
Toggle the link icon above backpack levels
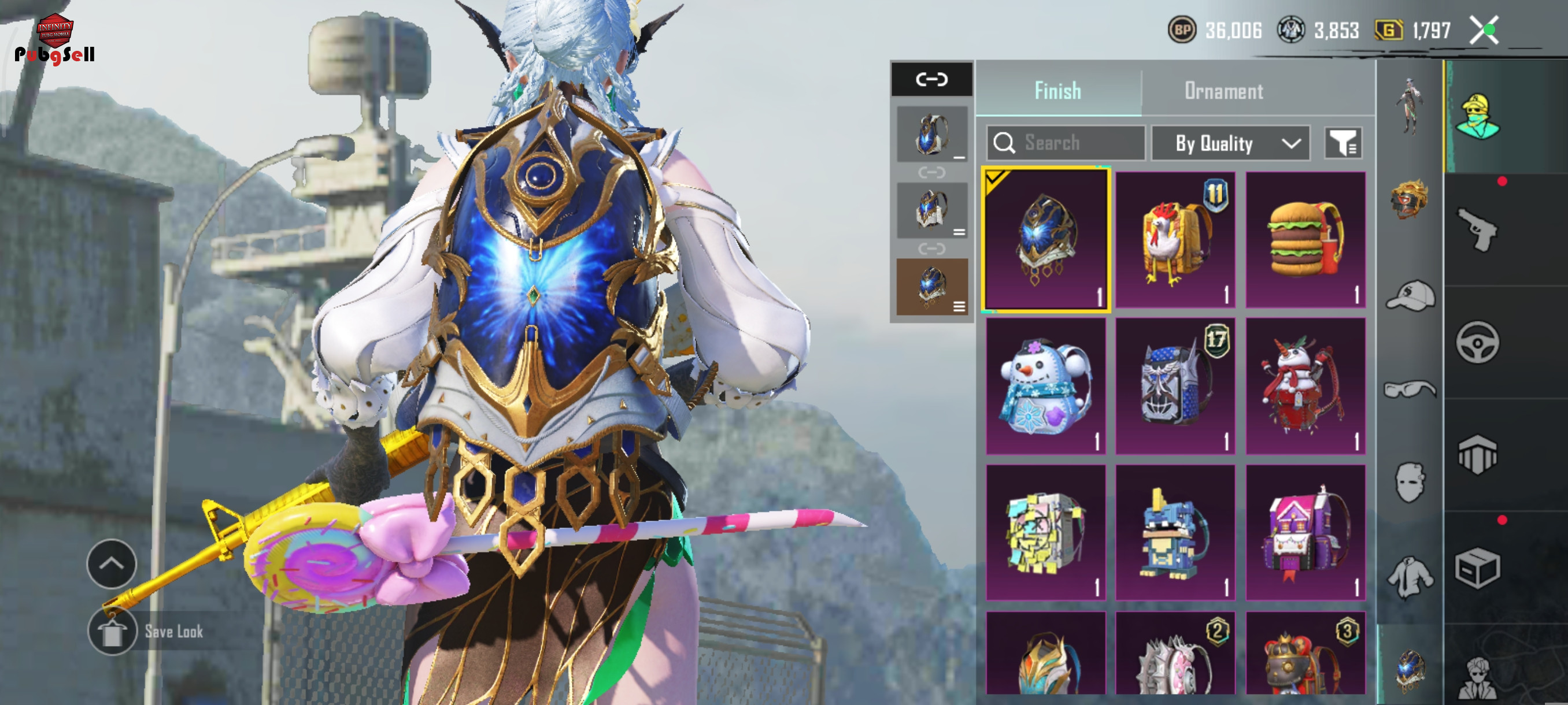tap(931, 79)
